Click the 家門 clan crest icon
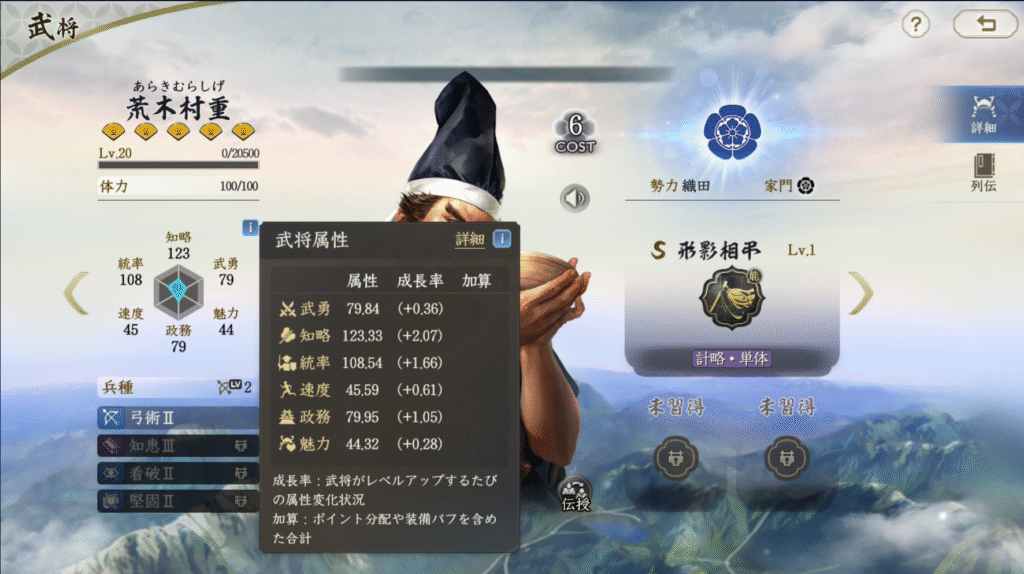Viewport: 1024px width, 574px height. coord(805,186)
